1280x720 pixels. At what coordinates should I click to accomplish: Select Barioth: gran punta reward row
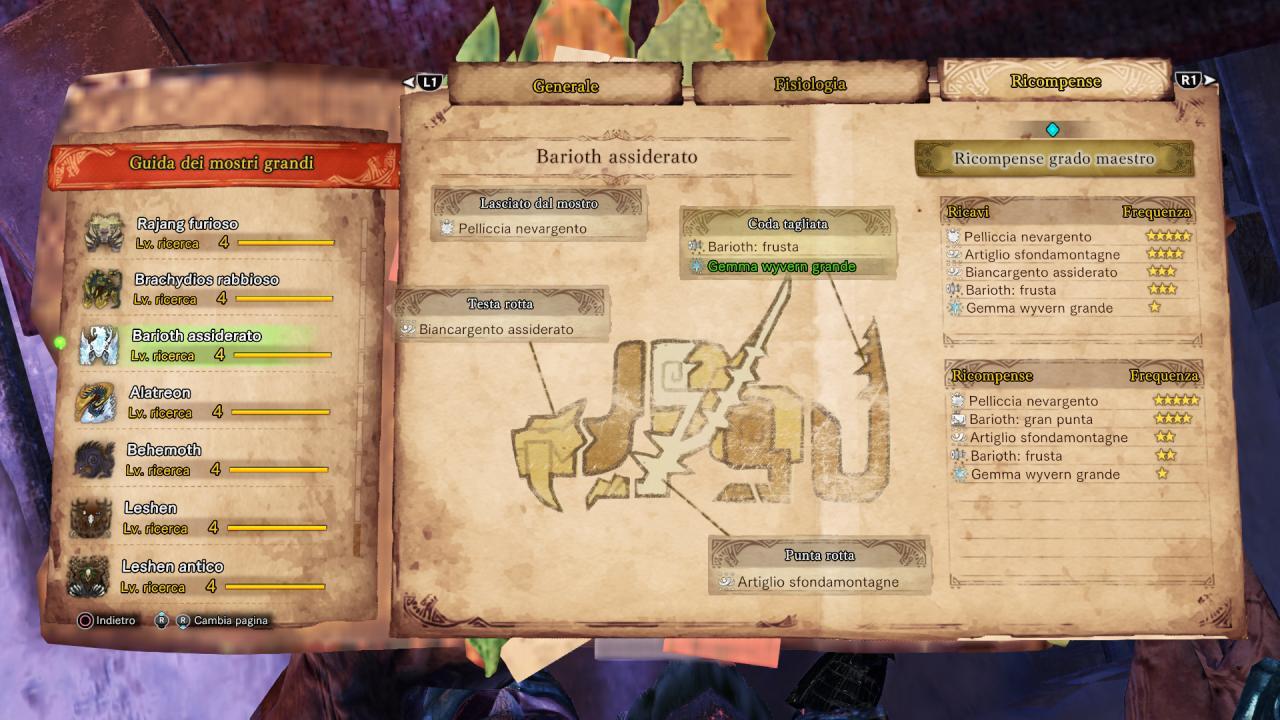click(1030, 419)
